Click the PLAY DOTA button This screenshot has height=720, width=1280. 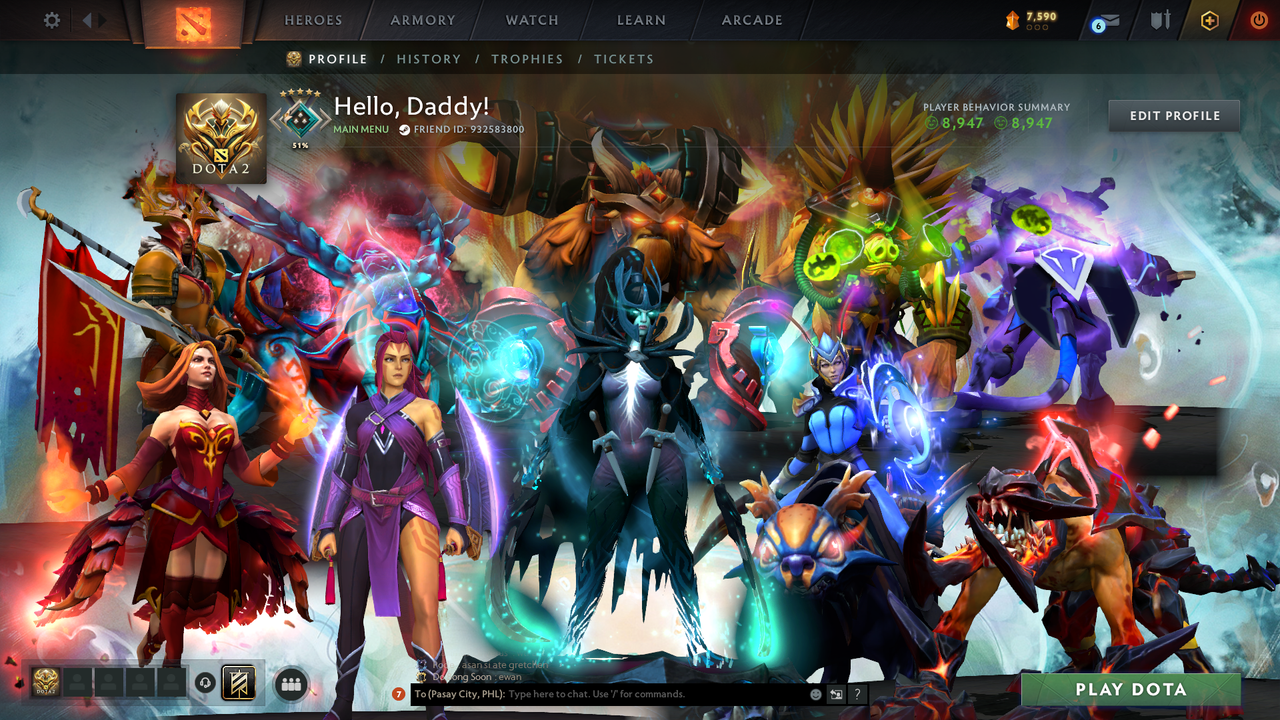[1130, 689]
